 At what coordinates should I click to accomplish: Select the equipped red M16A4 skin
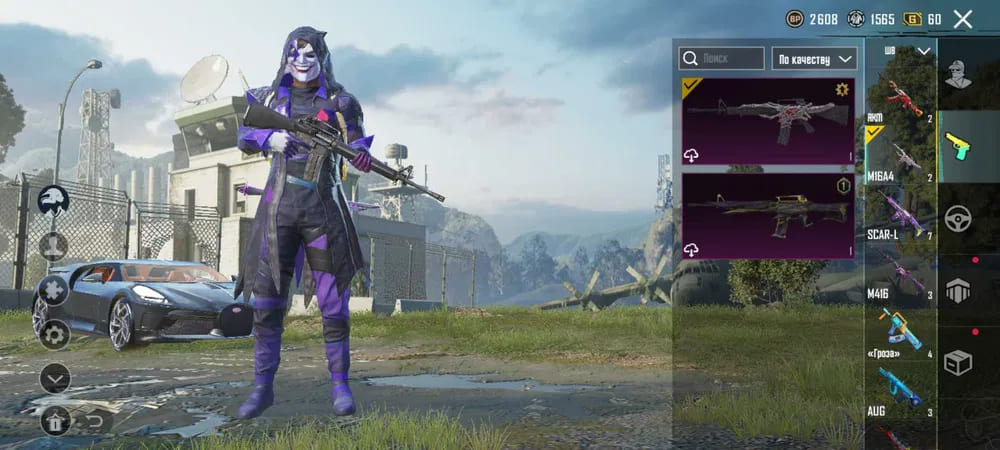767,121
